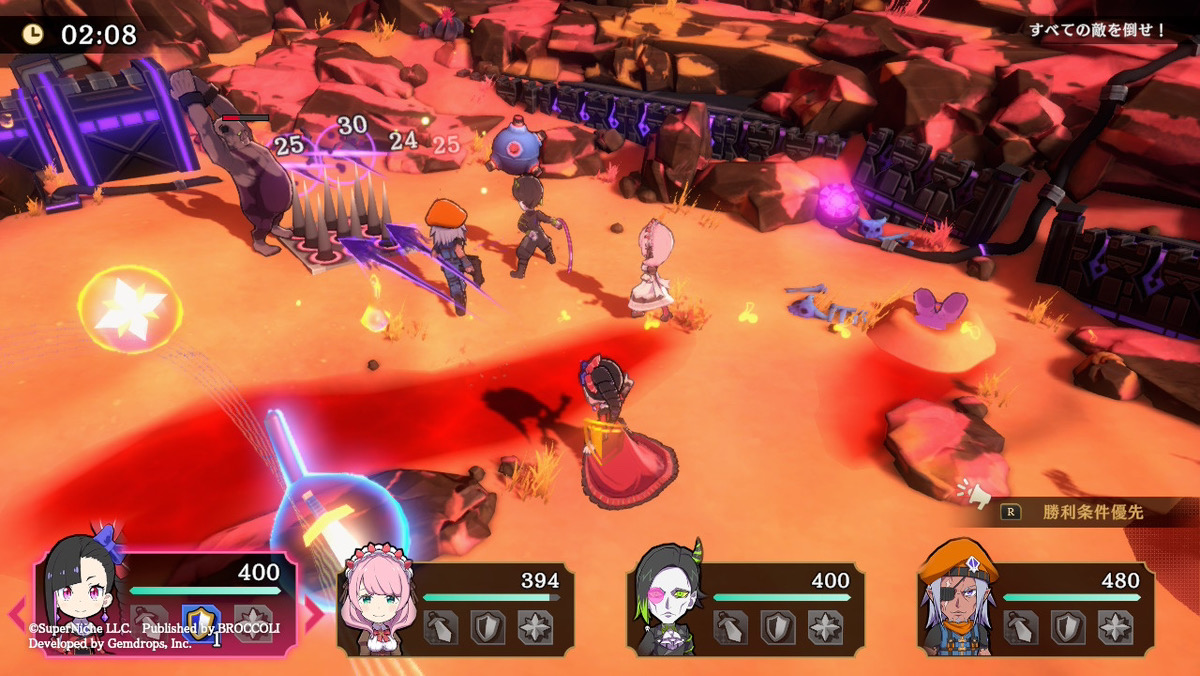Select the horned character's star skill icon
Screen dimensions: 1200x676
[x=825, y=627]
